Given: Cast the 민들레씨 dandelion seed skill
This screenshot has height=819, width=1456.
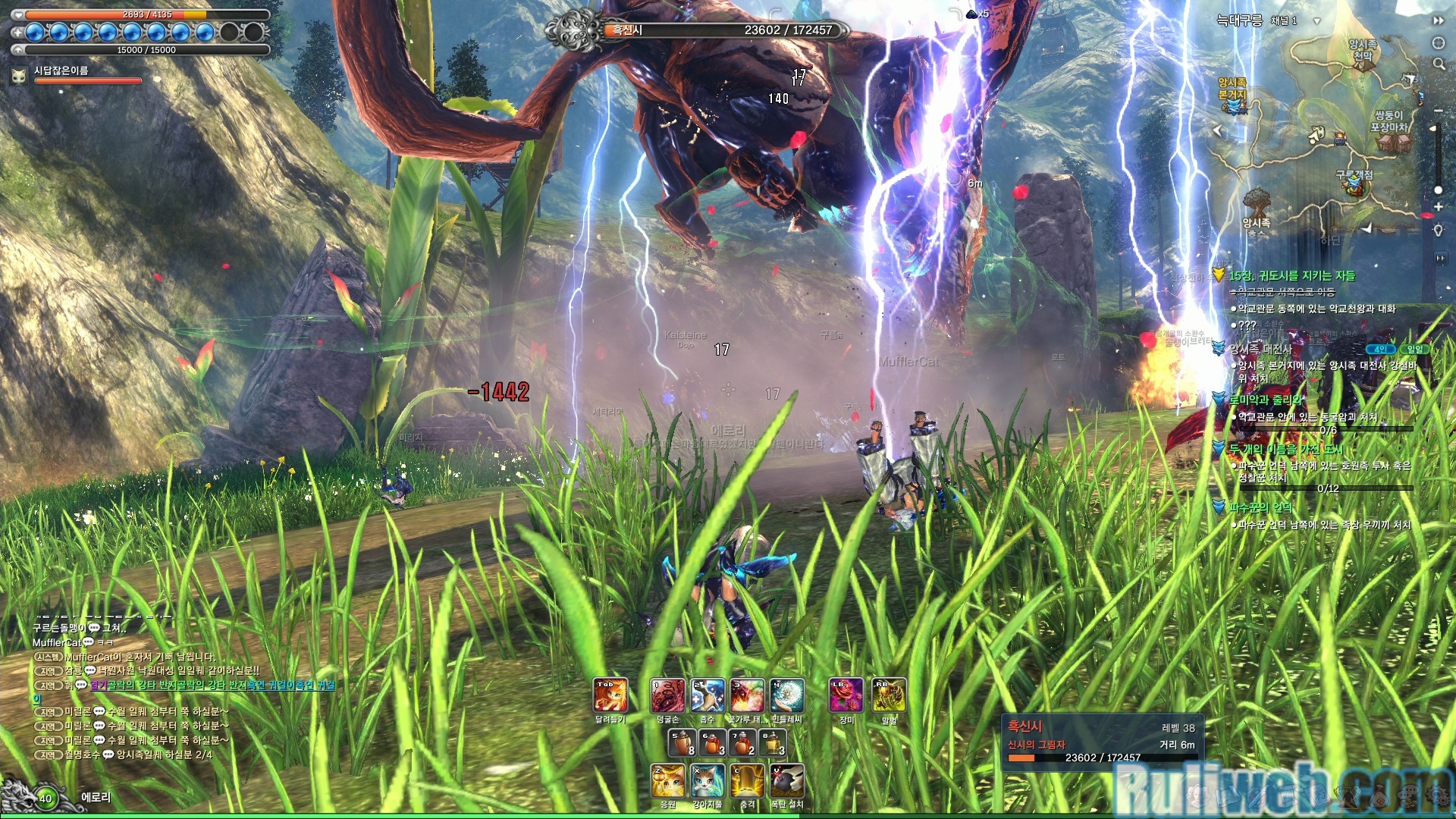Looking at the screenshot, I should tap(787, 695).
